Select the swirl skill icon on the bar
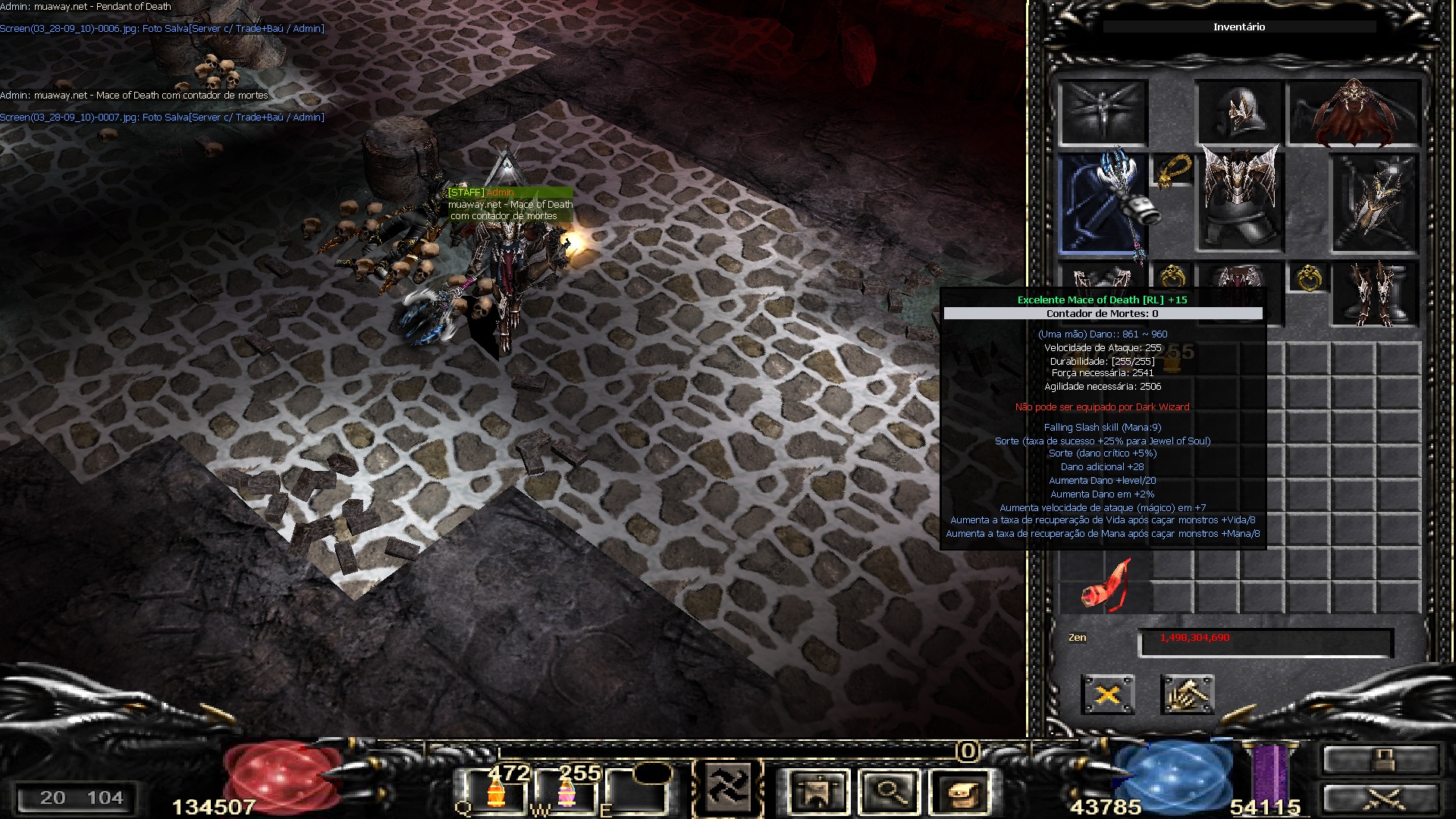Viewport: 1456px width, 819px height. 727,789
